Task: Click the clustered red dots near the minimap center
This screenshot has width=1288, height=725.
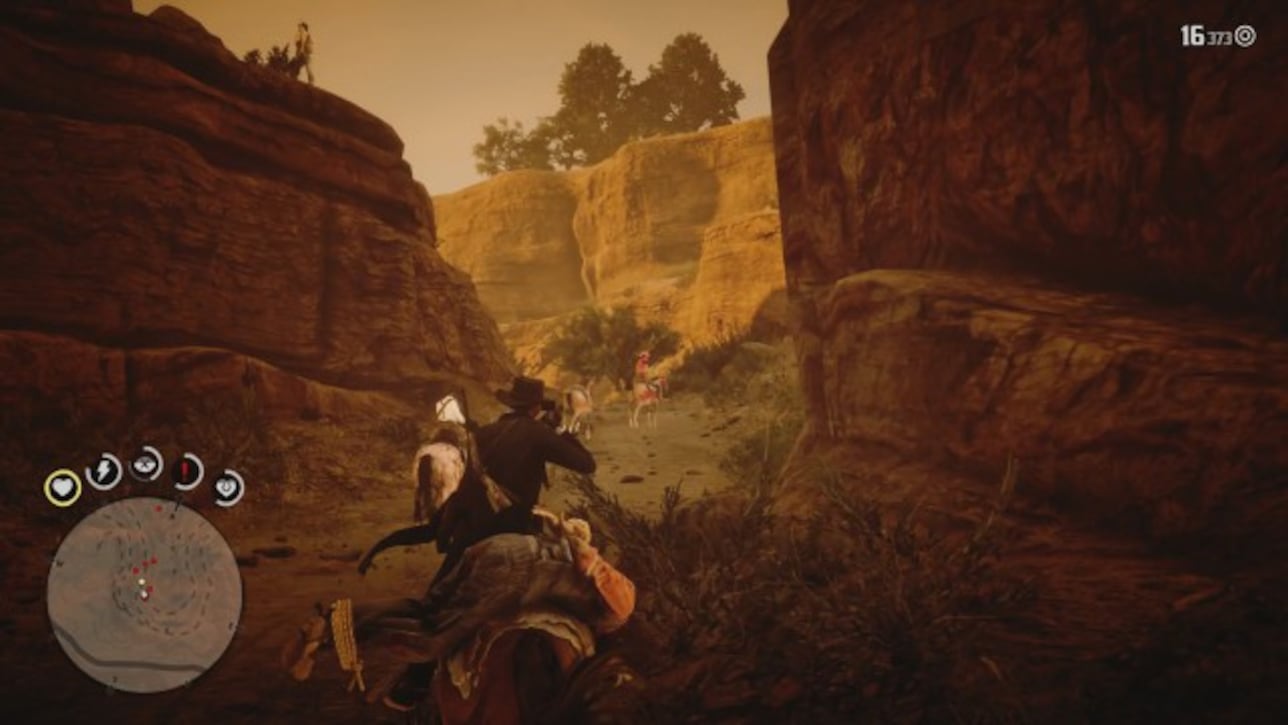Action: pyautogui.click(x=143, y=567)
